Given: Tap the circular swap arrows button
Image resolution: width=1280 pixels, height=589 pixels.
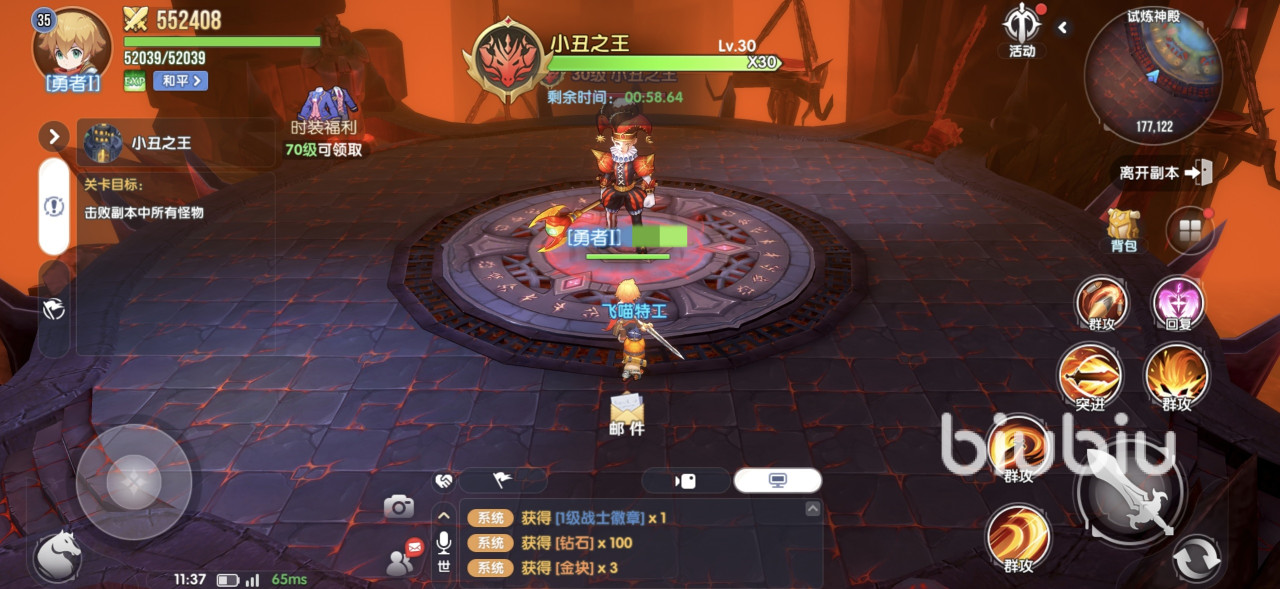Looking at the screenshot, I should (x=1197, y=558).
